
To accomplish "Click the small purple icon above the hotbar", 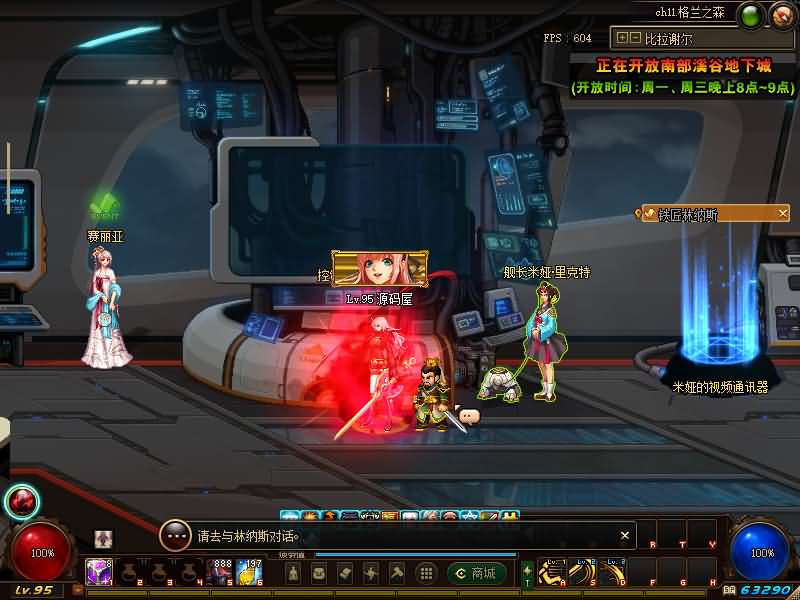I will click(103, 539).
